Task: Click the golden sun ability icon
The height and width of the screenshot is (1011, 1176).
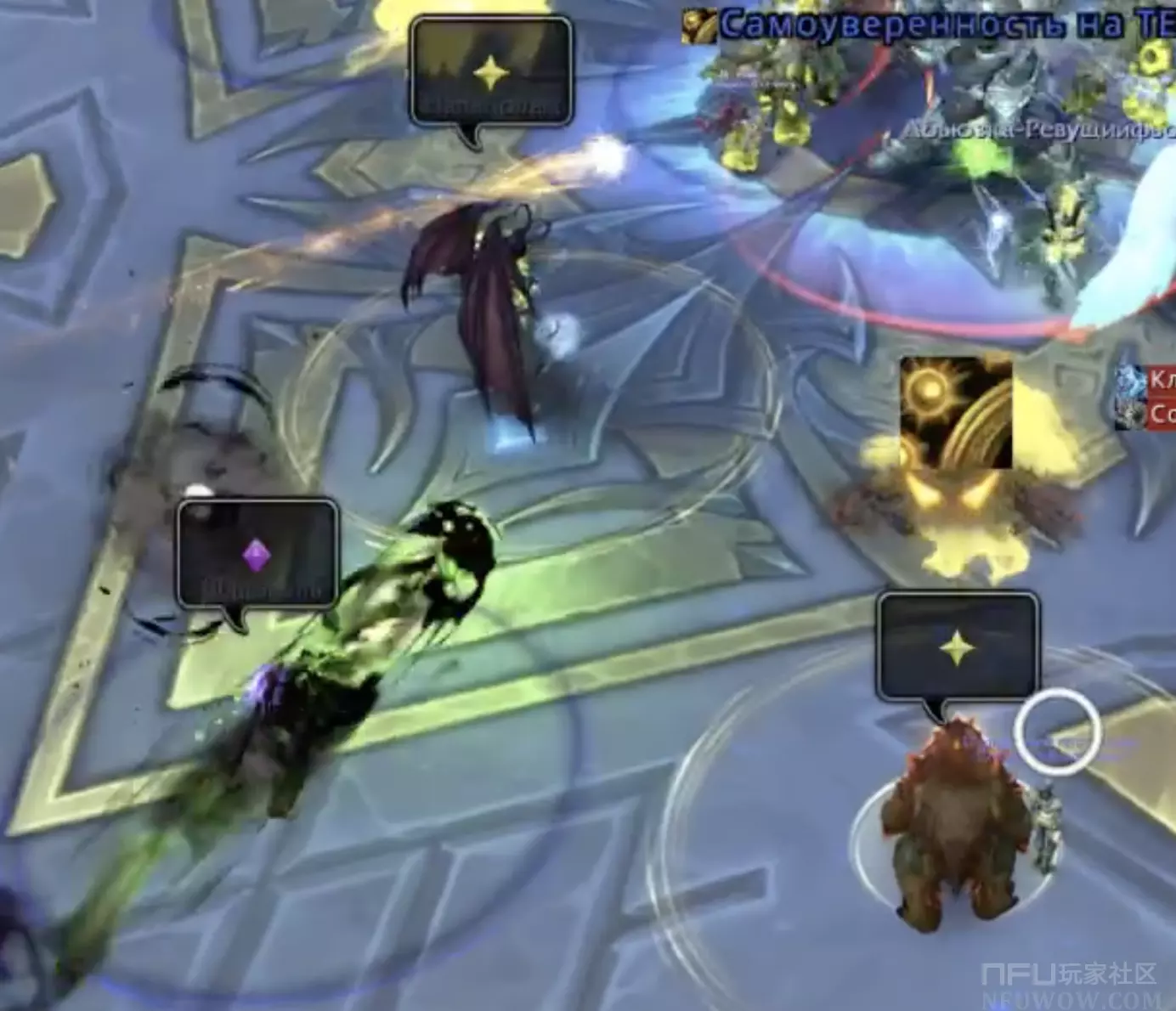Action: click(x=956, y=413)
